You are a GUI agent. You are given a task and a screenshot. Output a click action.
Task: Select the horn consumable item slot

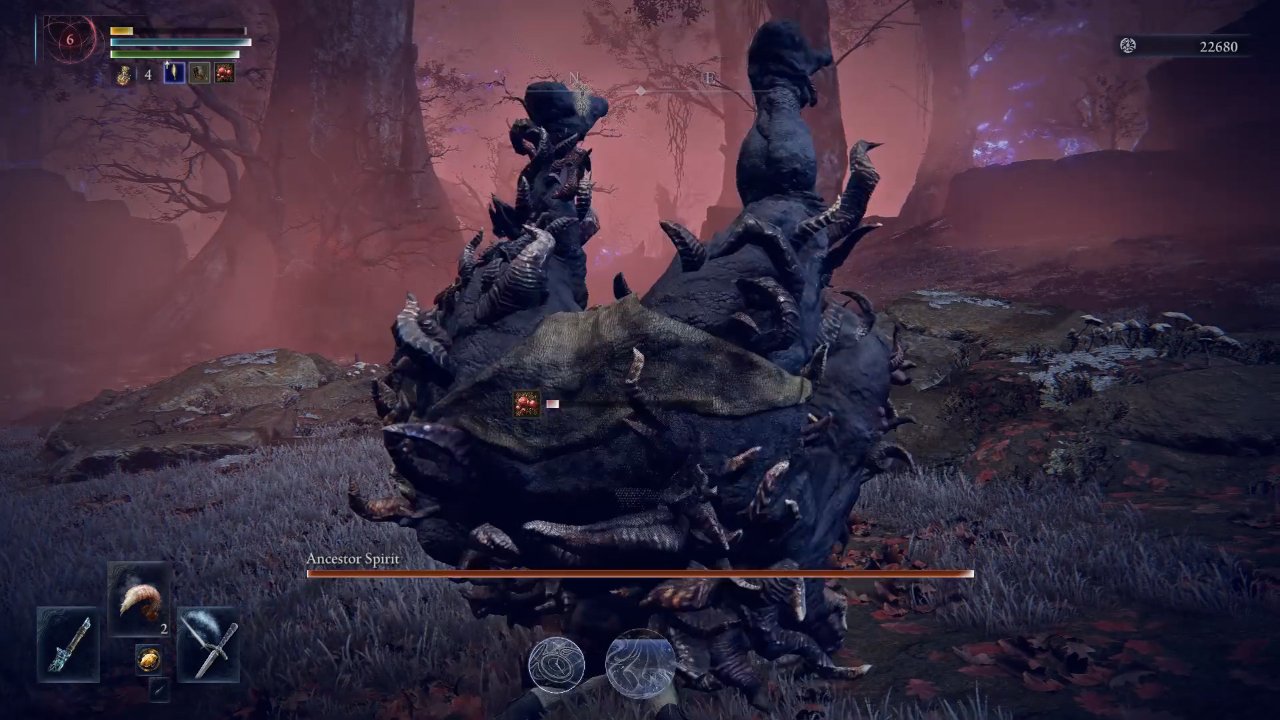[139, 600]
